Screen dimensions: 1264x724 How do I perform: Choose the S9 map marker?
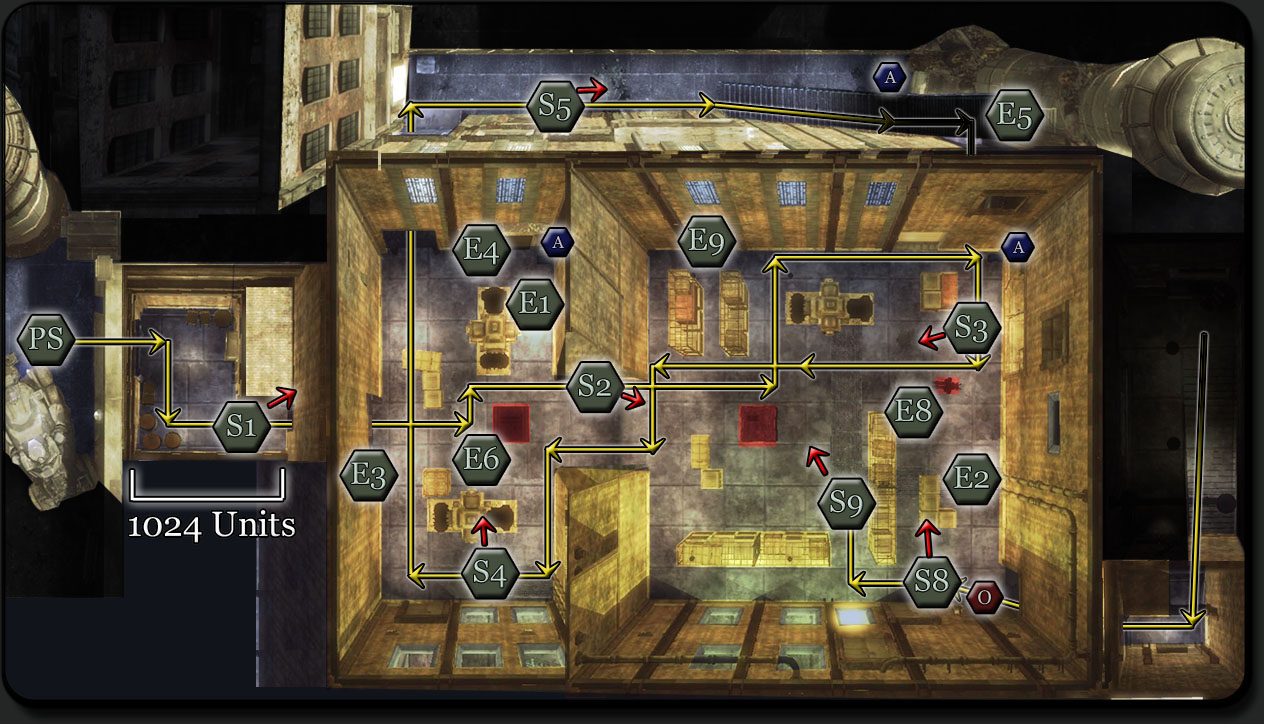point(846,504)
